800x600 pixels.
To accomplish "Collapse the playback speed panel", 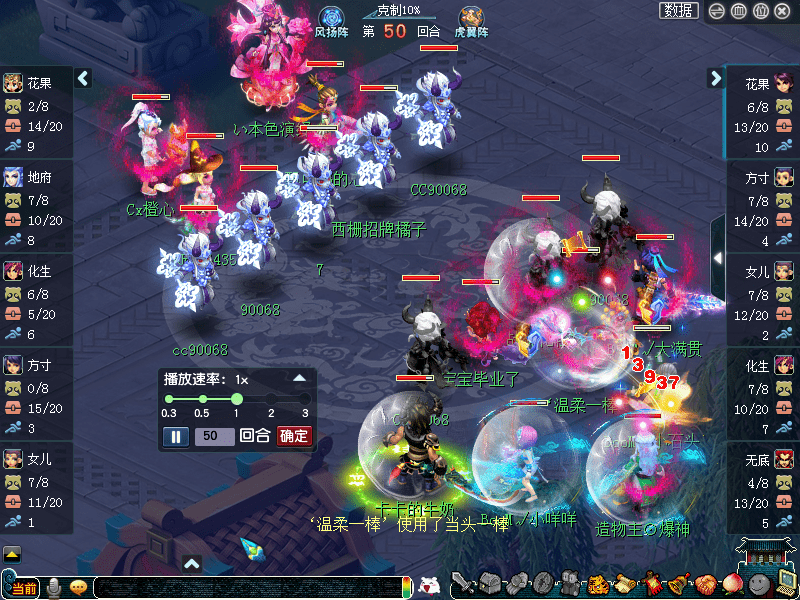I will [x=298, y=379].
